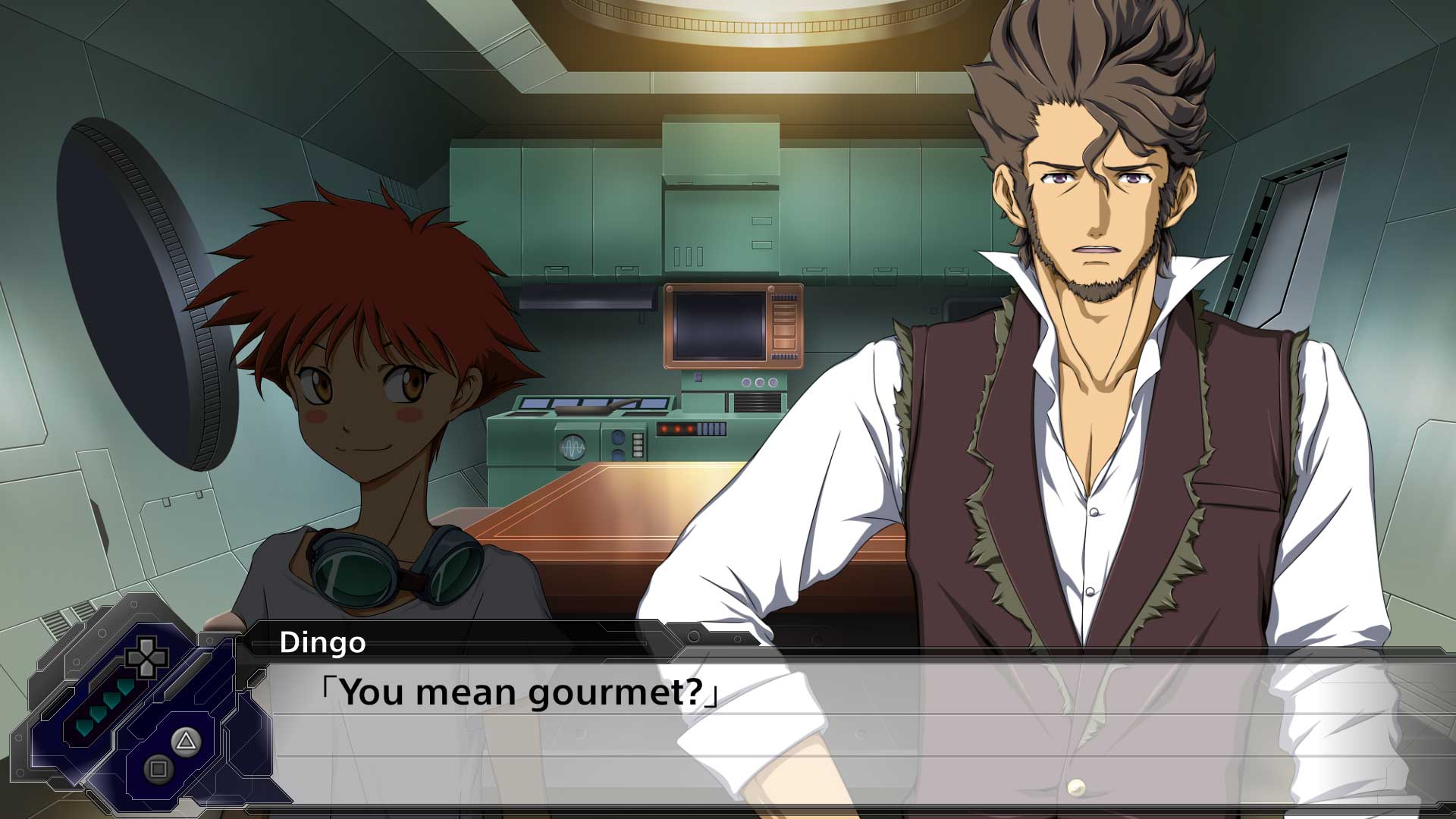Toggle the lowest teal indicator light
Viewport: 1456px width, 819px height.
(83, 728)
